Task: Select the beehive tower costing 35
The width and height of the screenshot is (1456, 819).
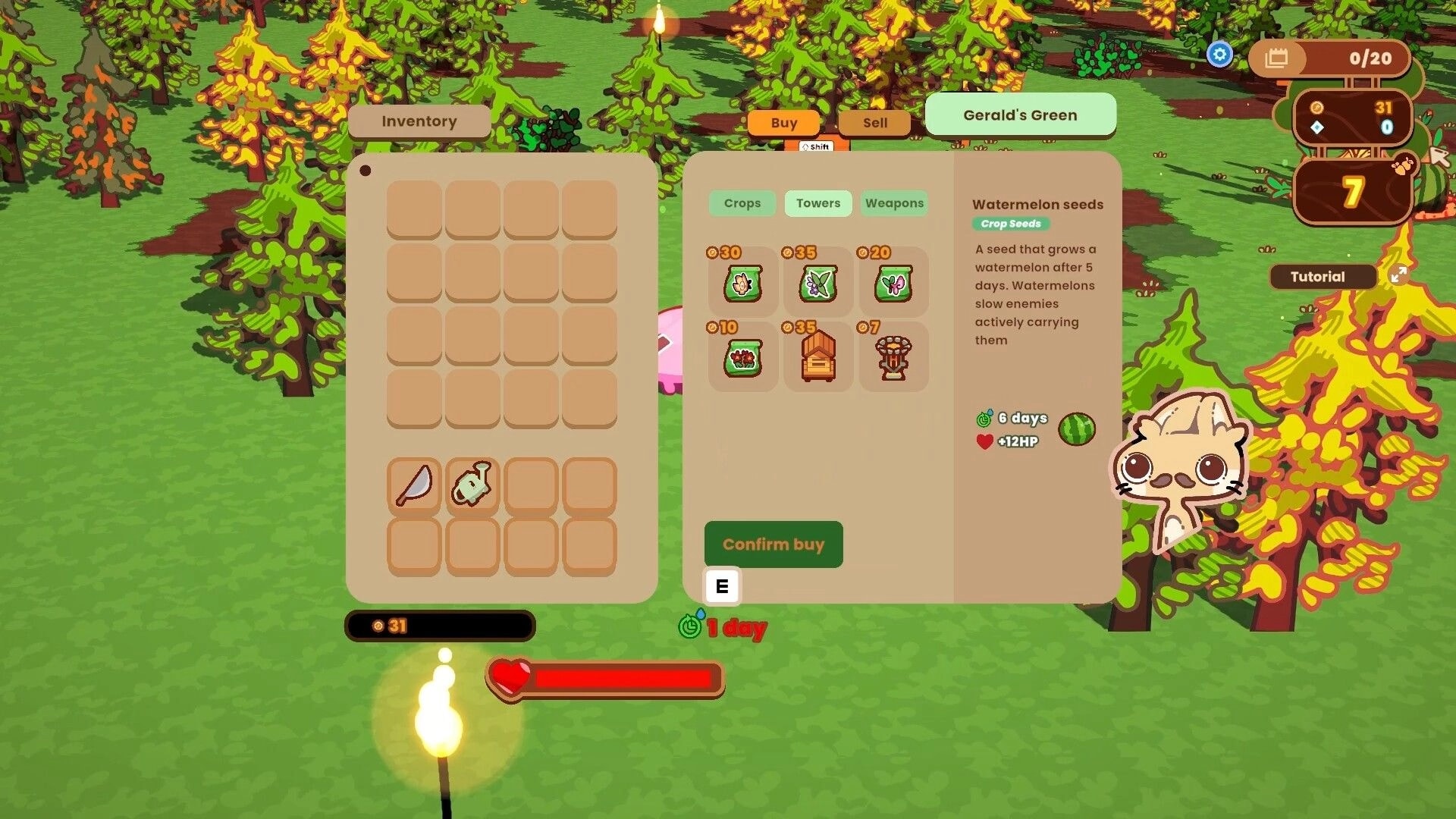Action: pos(817,356)
